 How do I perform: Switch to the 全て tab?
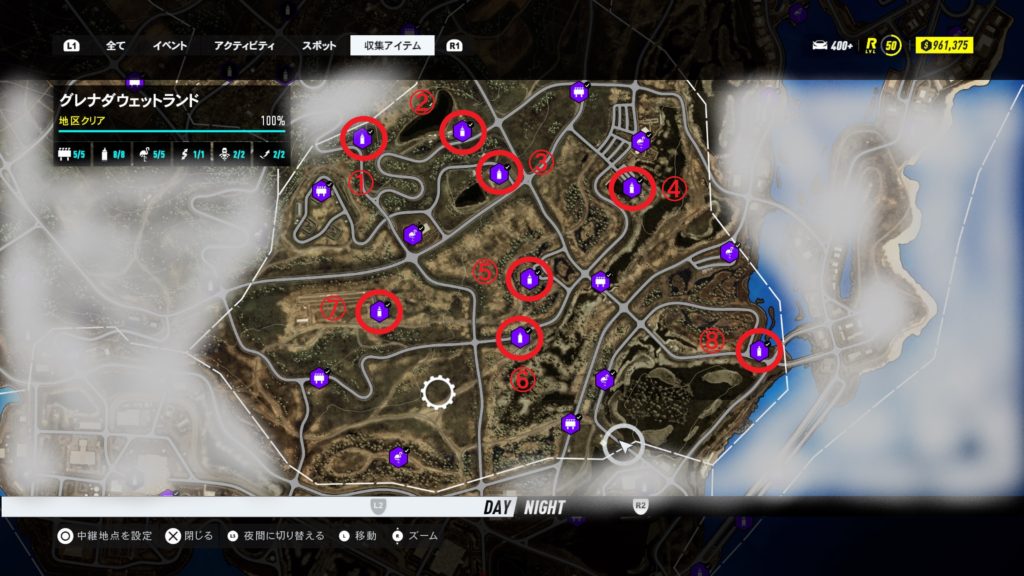point(115,45)
